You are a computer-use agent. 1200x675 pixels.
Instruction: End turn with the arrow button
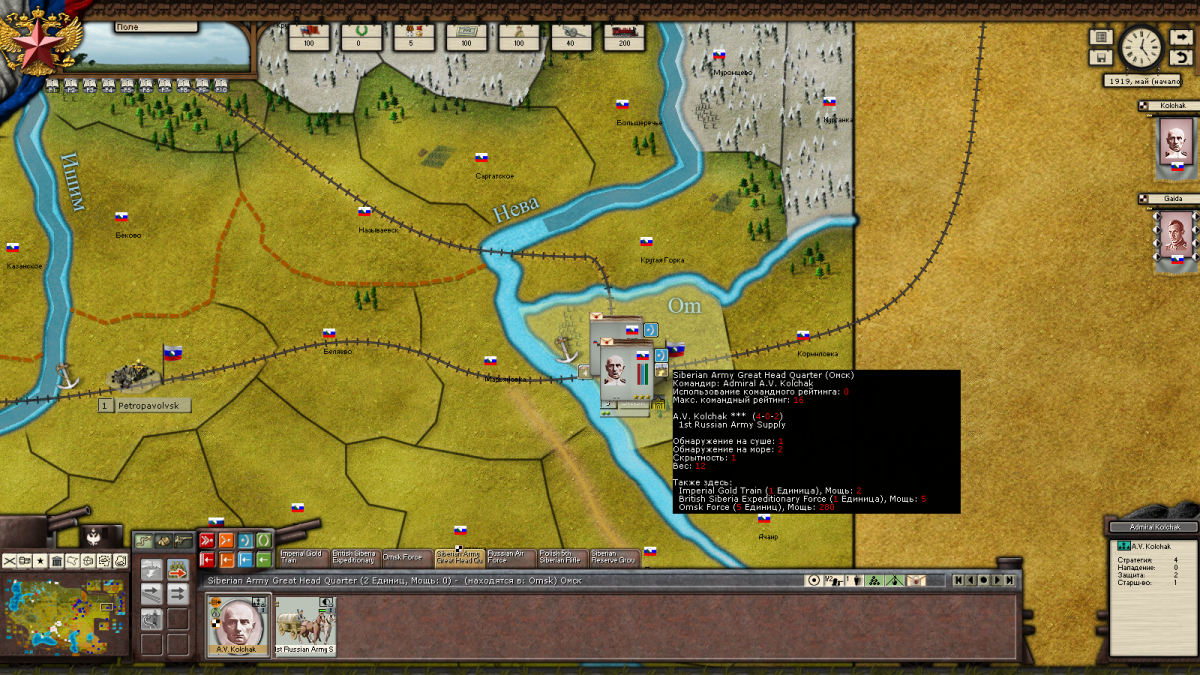point(1180,37)
